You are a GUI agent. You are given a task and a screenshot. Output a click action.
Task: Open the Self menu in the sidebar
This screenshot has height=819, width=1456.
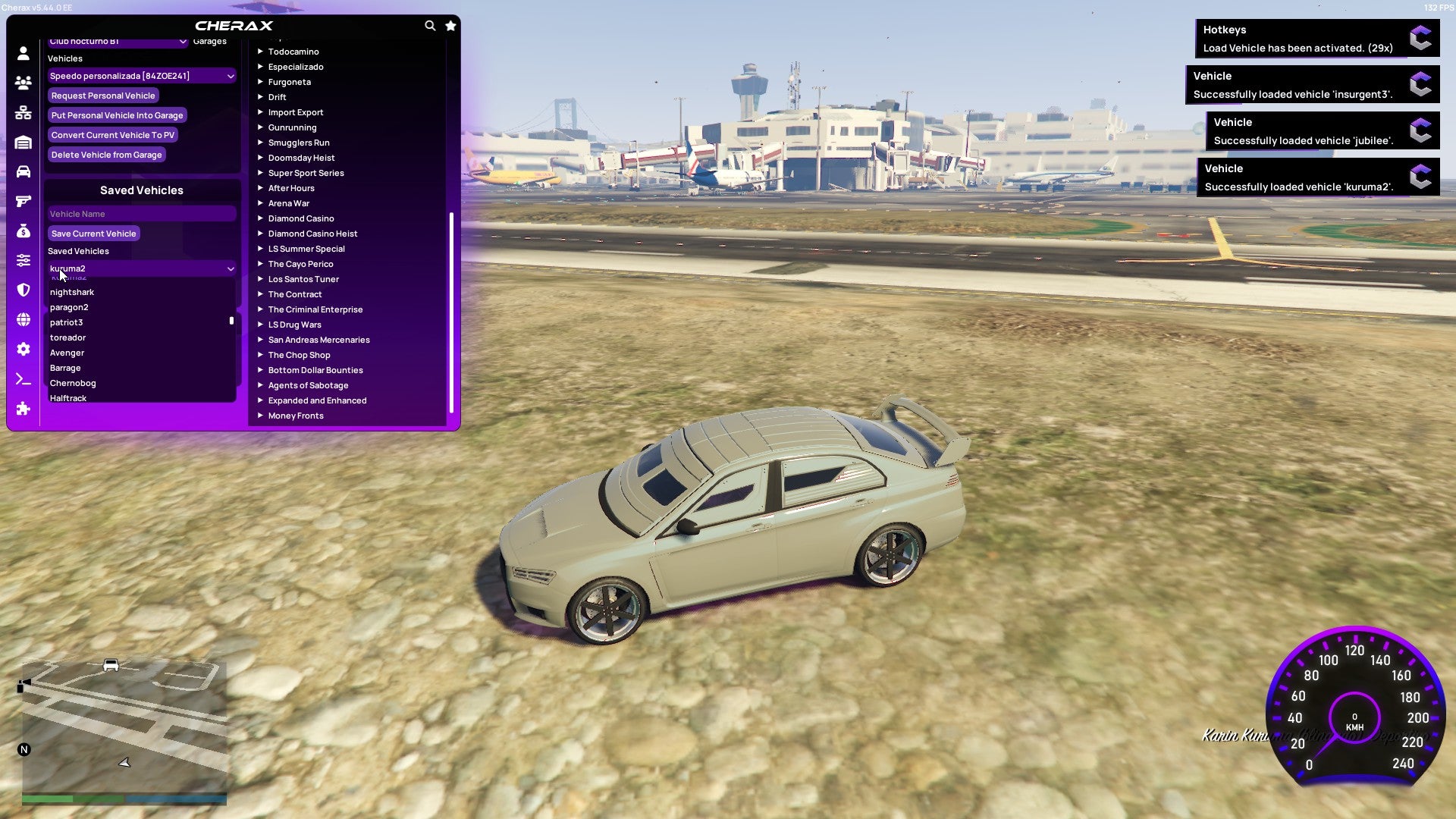click(23, 52)
